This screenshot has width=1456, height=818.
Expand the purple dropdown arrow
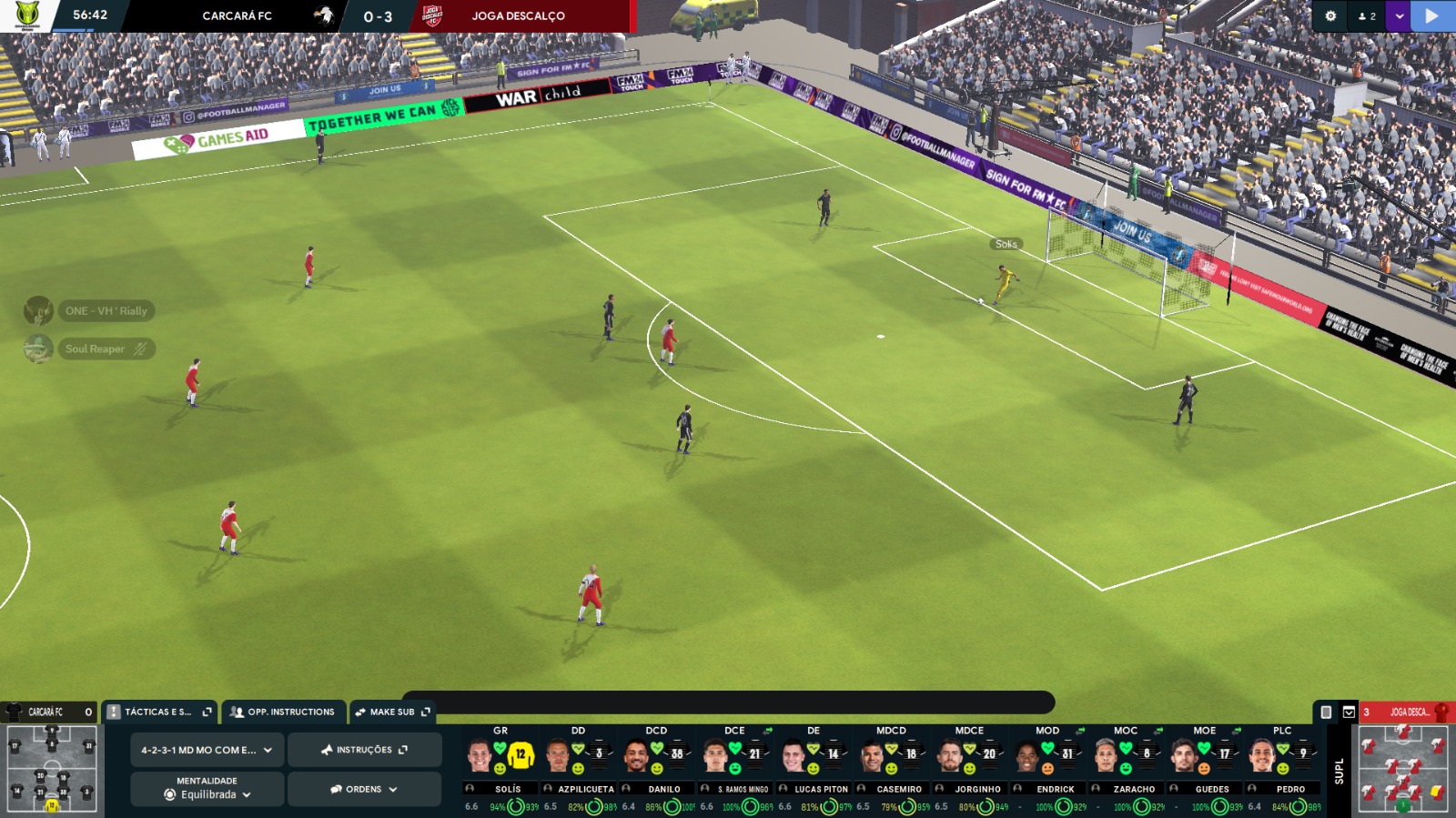click(1399, 16)
